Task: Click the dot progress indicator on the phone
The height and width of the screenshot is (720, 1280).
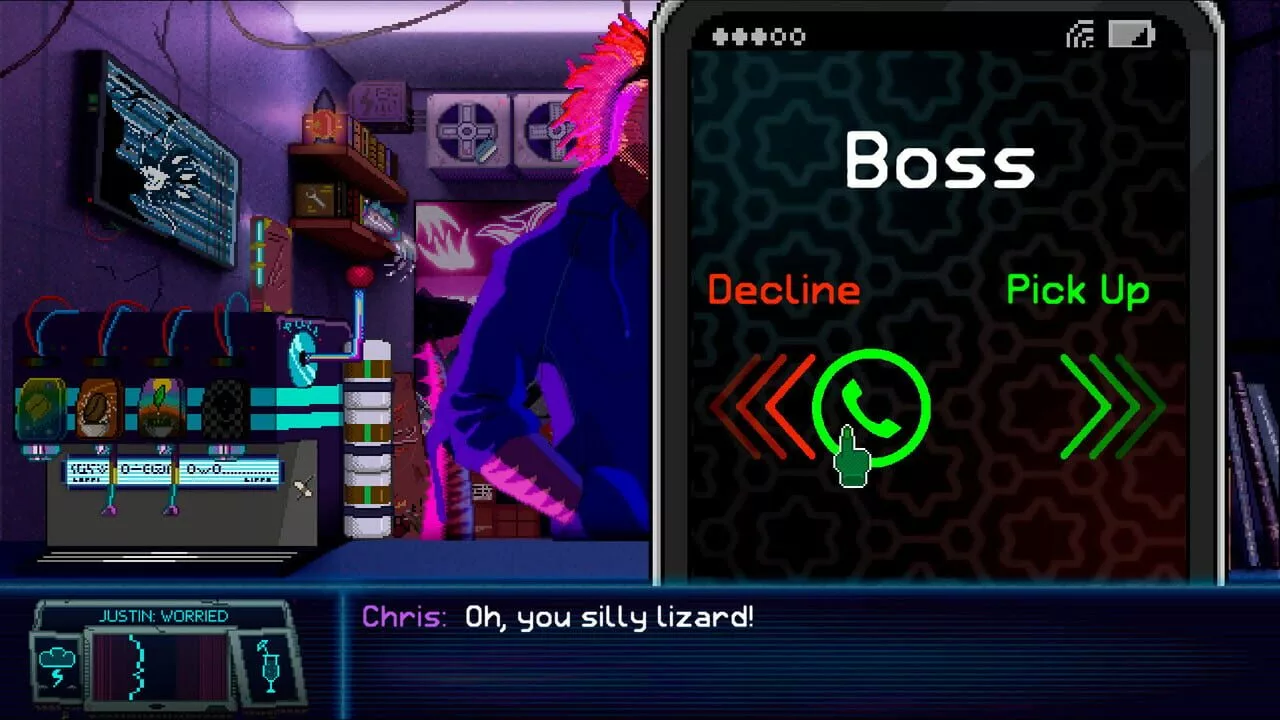Action: (x=757, y=36)
